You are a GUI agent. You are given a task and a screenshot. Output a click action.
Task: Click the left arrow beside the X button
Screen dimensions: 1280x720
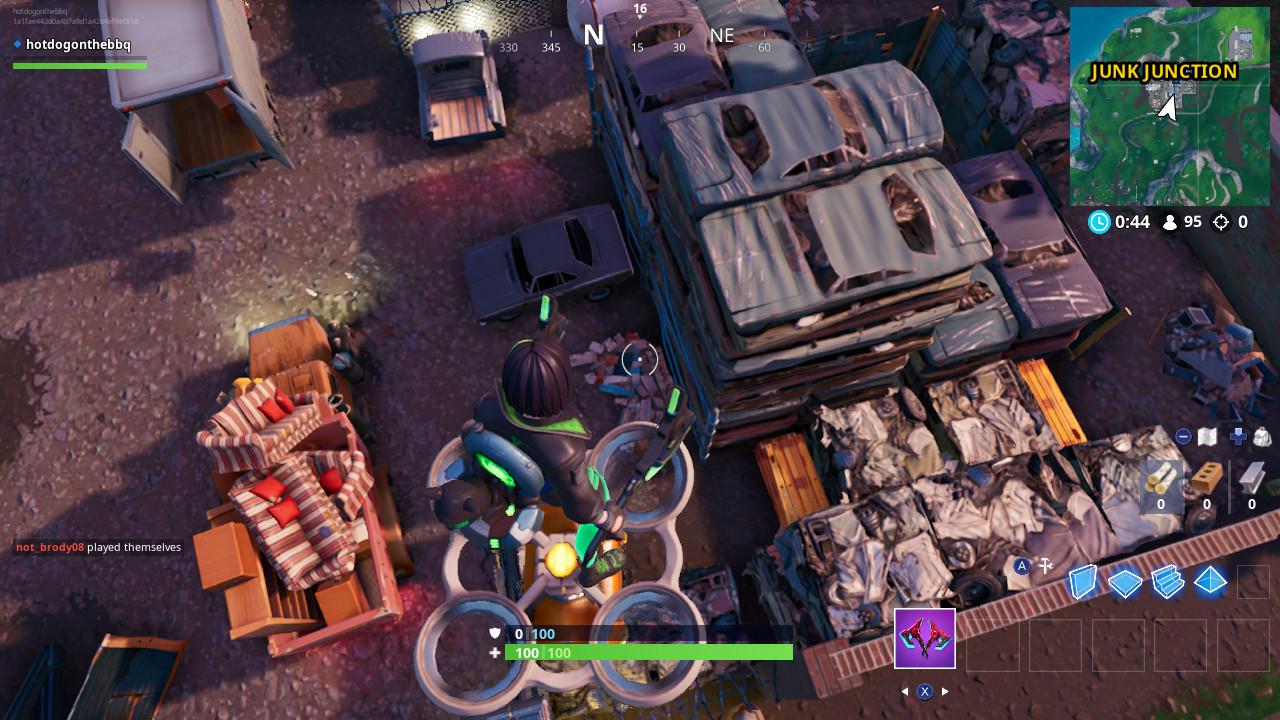(906, 689)
